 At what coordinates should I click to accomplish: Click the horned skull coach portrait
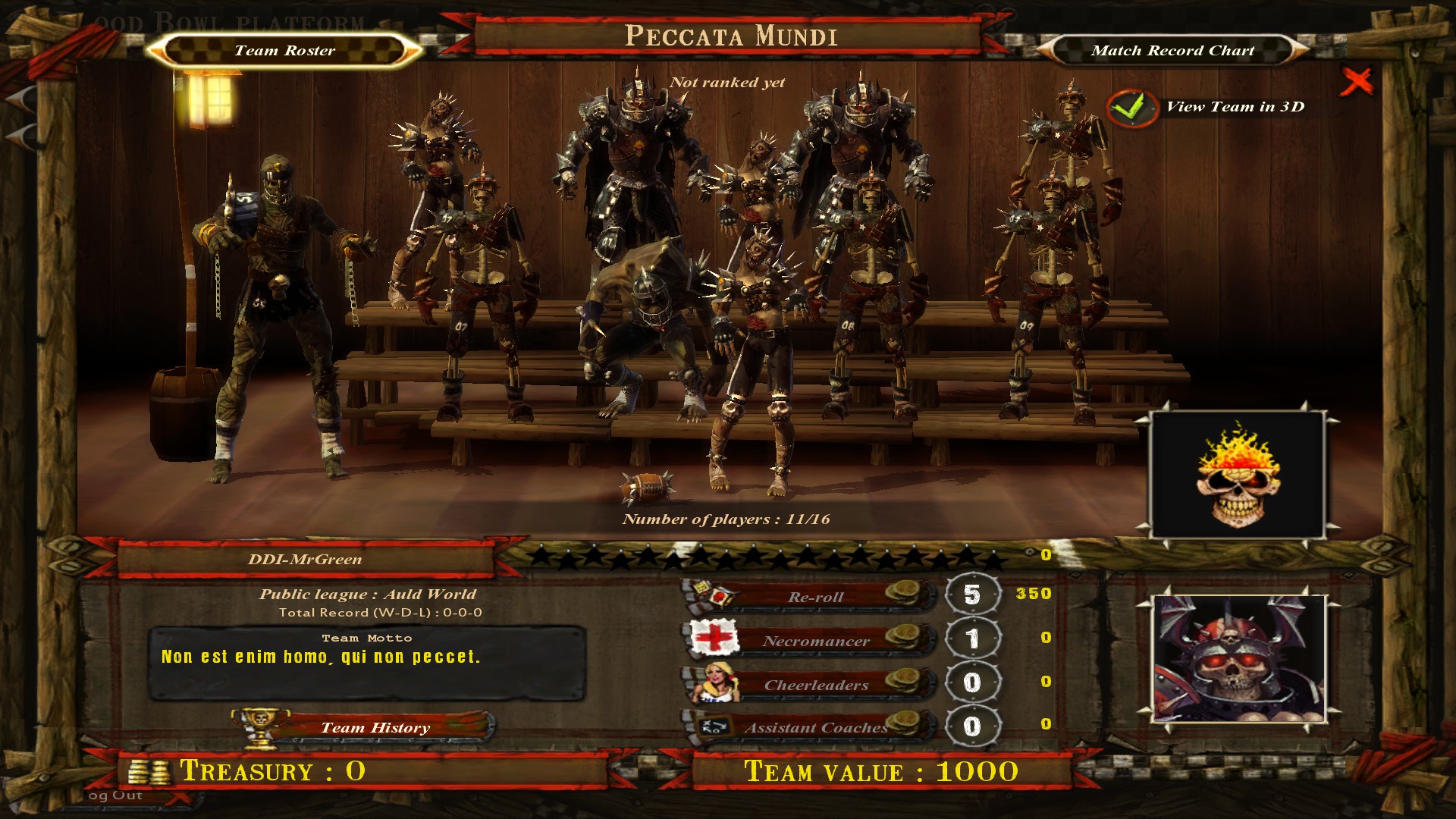[x=1239, y=658]
